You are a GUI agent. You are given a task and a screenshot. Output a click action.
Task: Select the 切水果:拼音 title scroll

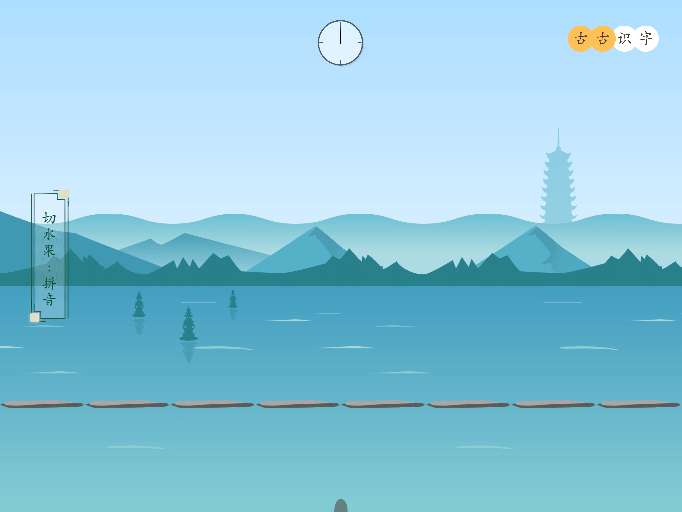(x=49, y=256)
